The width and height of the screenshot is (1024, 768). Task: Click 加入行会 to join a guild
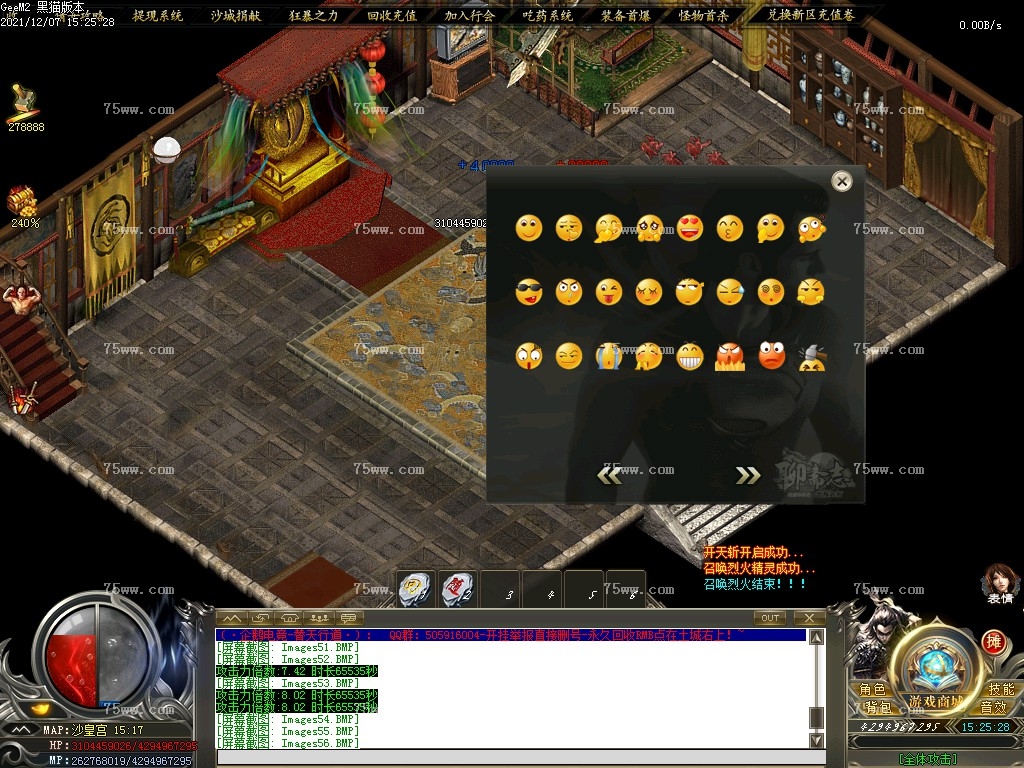470,16
